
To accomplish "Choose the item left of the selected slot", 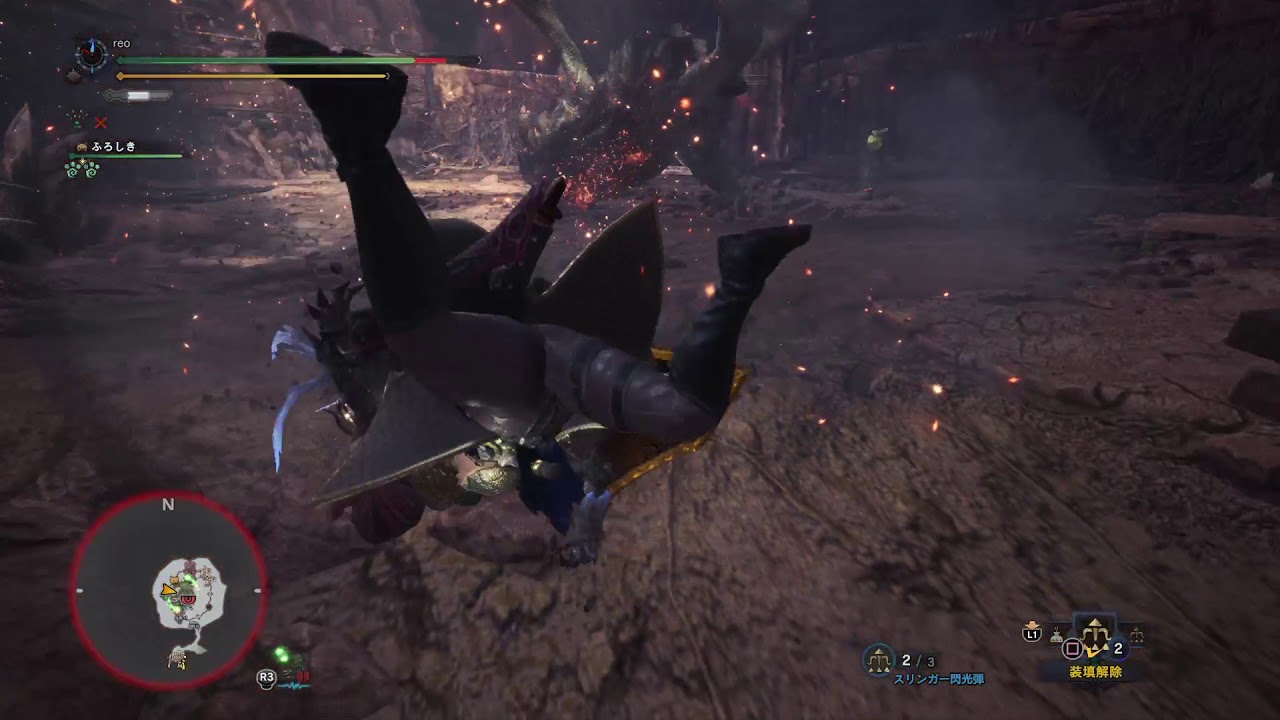I will pos(1056,635).
